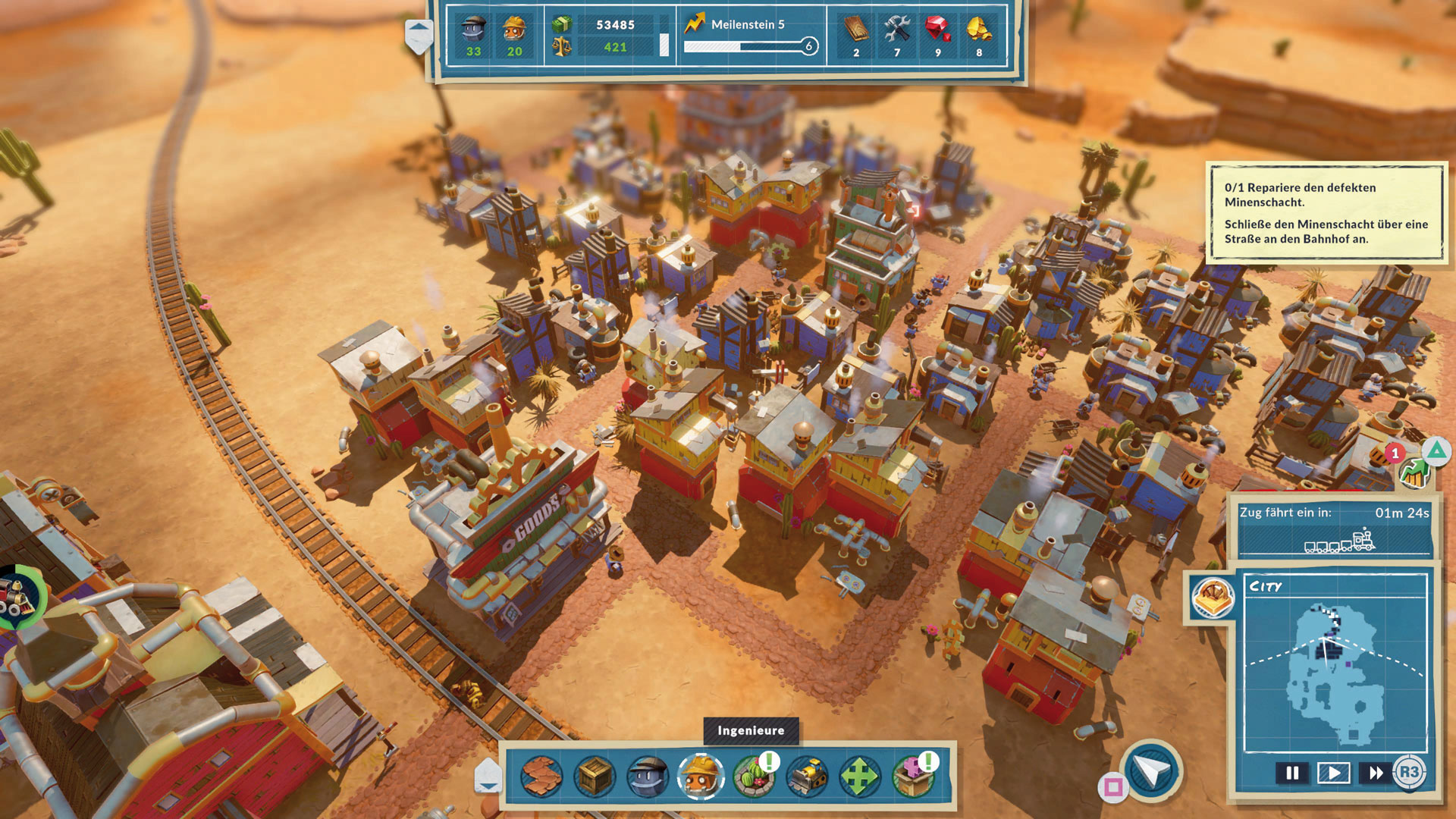Image resolution: width=1456 pixels, height=819 pixels.
Task: Choose the green arrows move tool
Action: pyautogui.click(x=859, y=776)
